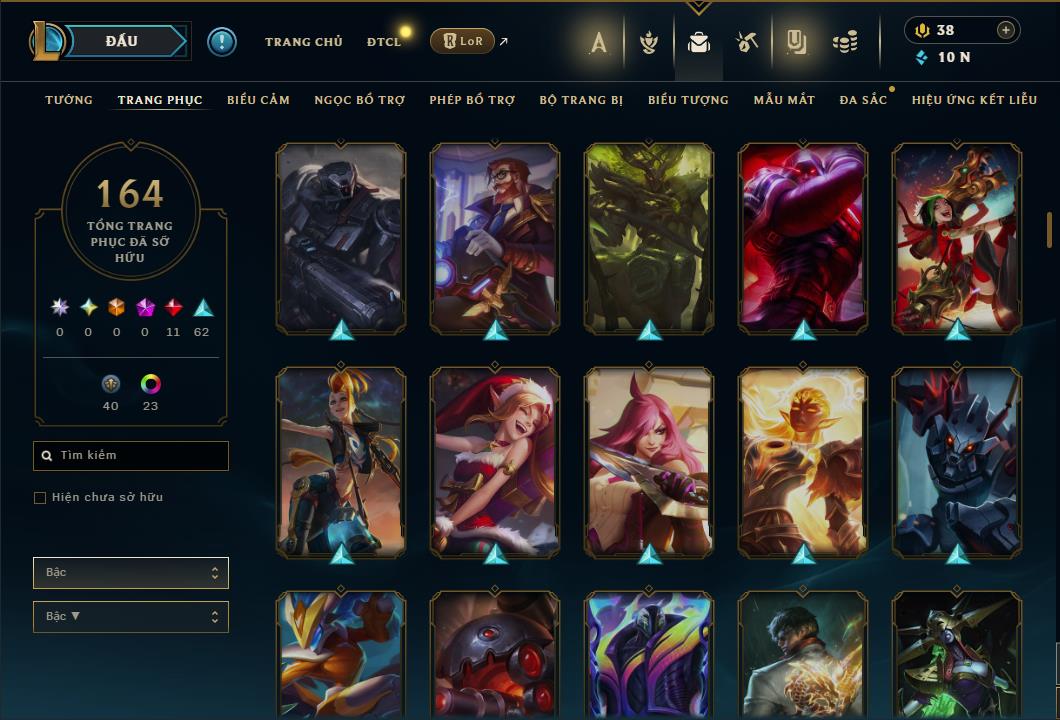Open the HIỆU ỨNG KẾT LIỄU tab

tap(974, 100)
